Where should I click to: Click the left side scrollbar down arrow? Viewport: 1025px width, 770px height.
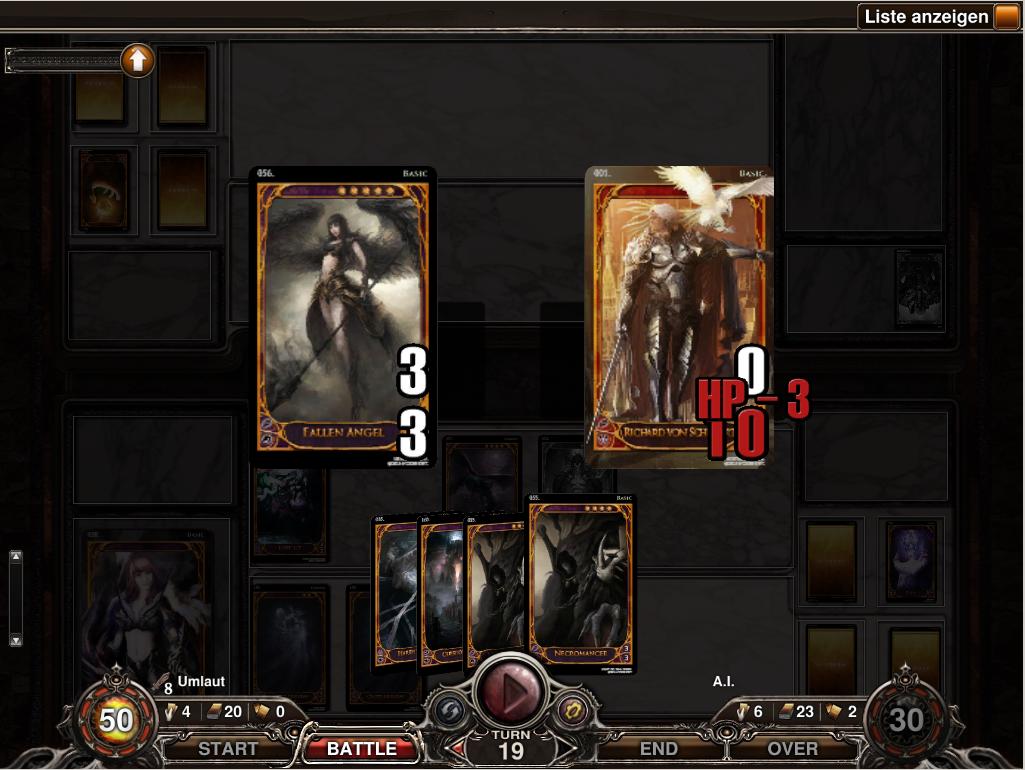pos(16,639)
